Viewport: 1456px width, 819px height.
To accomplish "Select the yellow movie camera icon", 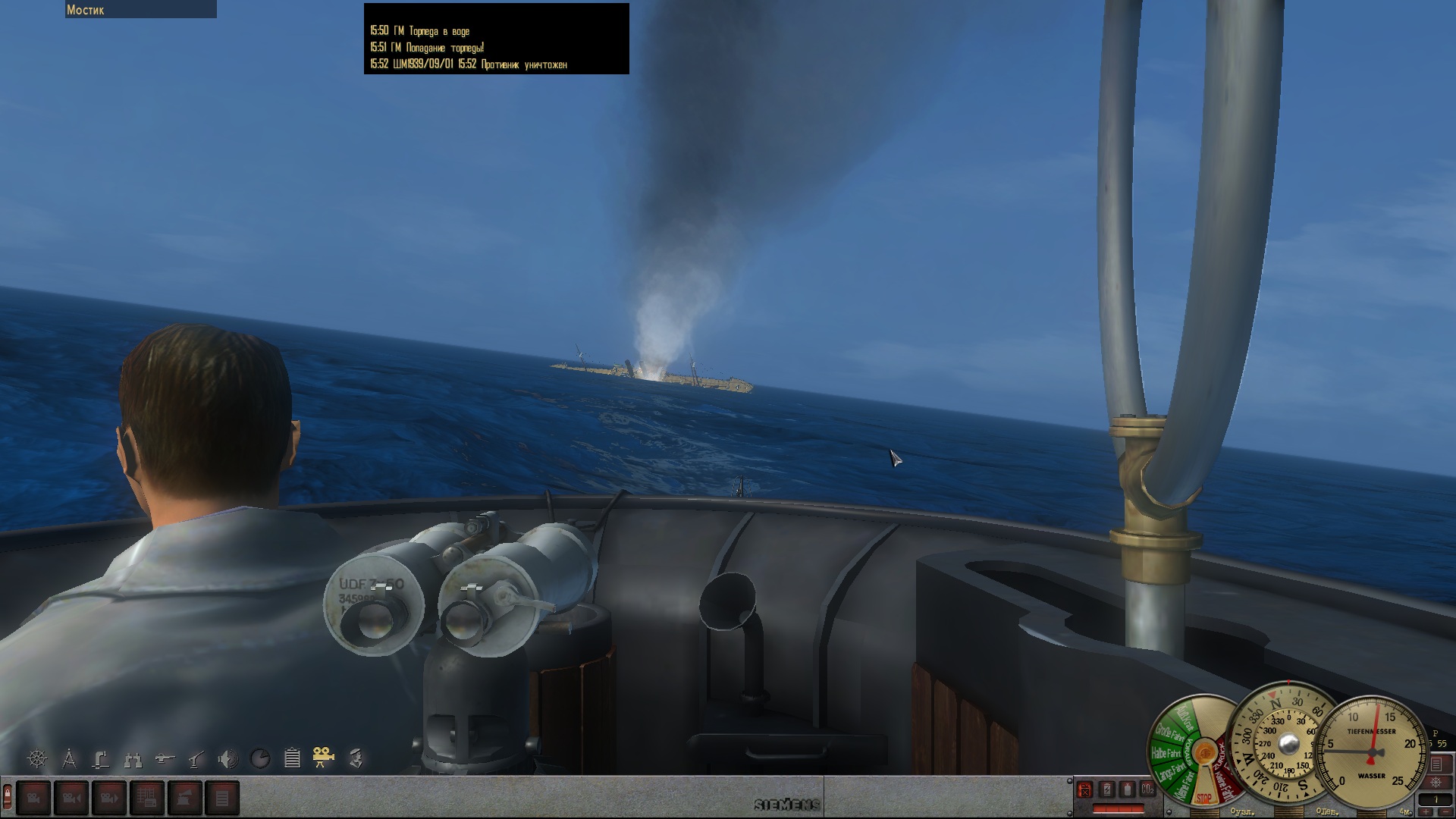I will (324, 758).
